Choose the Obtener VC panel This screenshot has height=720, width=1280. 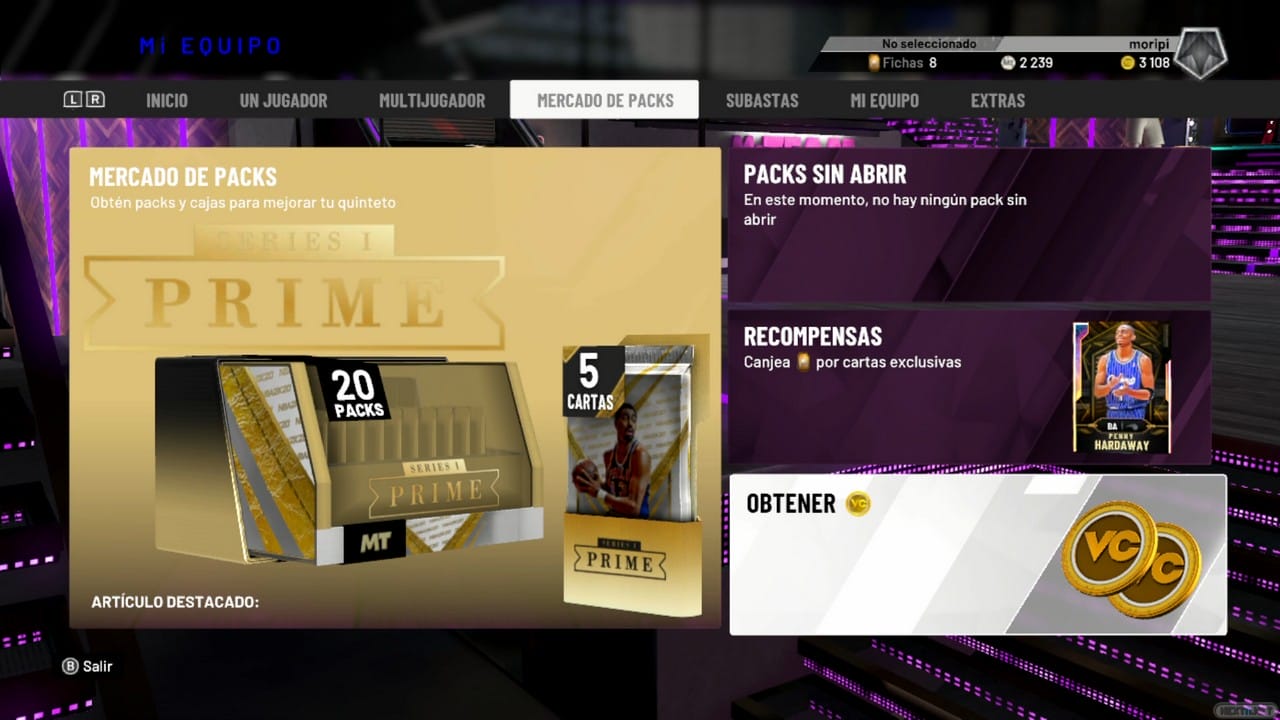point(977,554)
